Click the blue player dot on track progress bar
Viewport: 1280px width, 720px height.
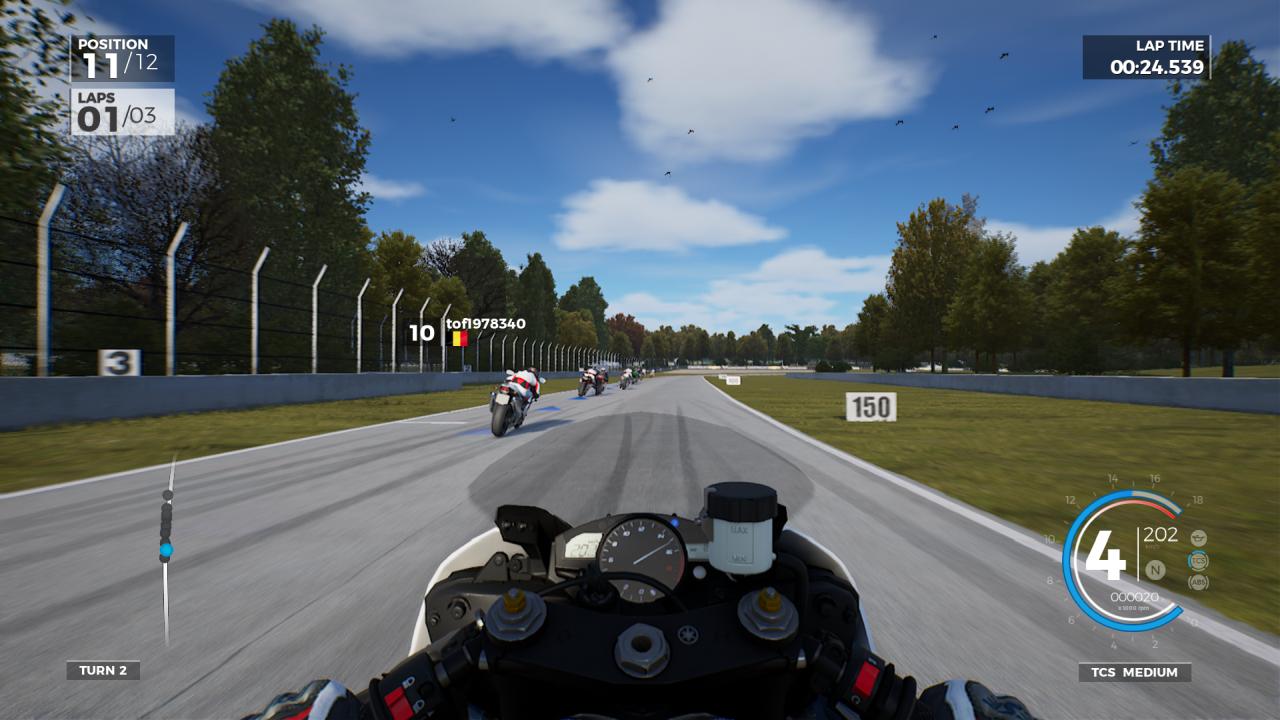click(x=166, y=549)
